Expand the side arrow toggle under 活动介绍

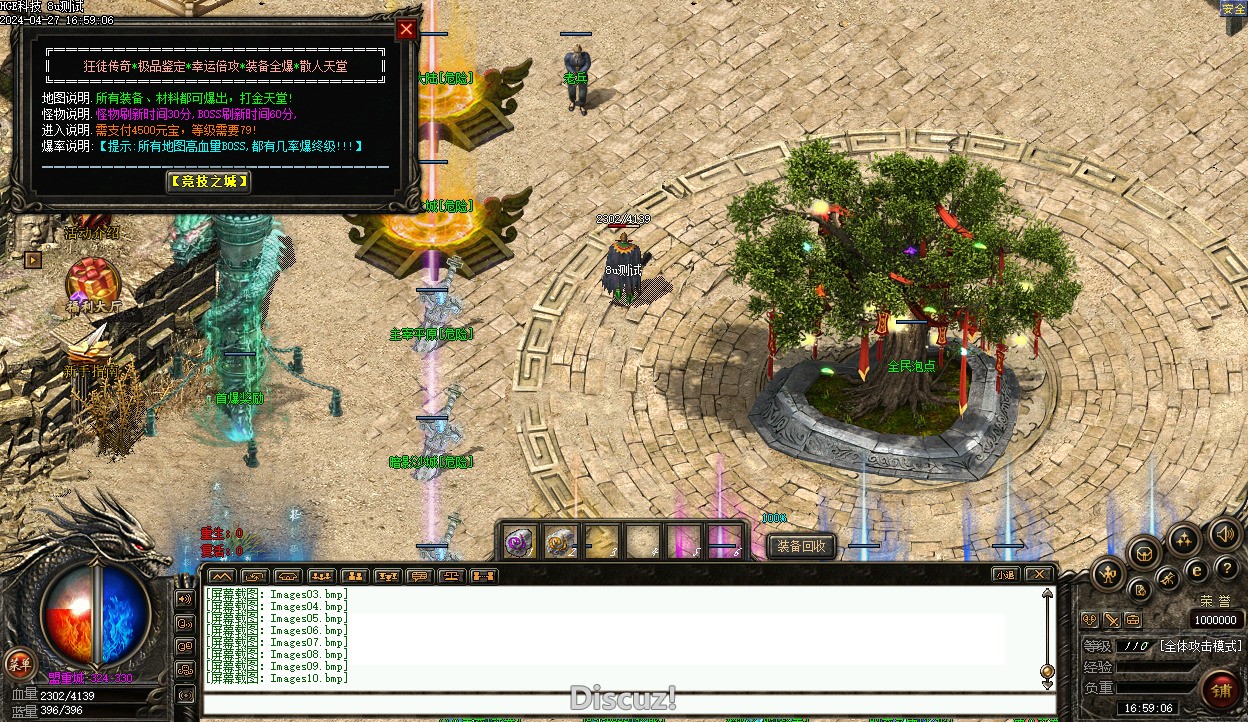33,260
